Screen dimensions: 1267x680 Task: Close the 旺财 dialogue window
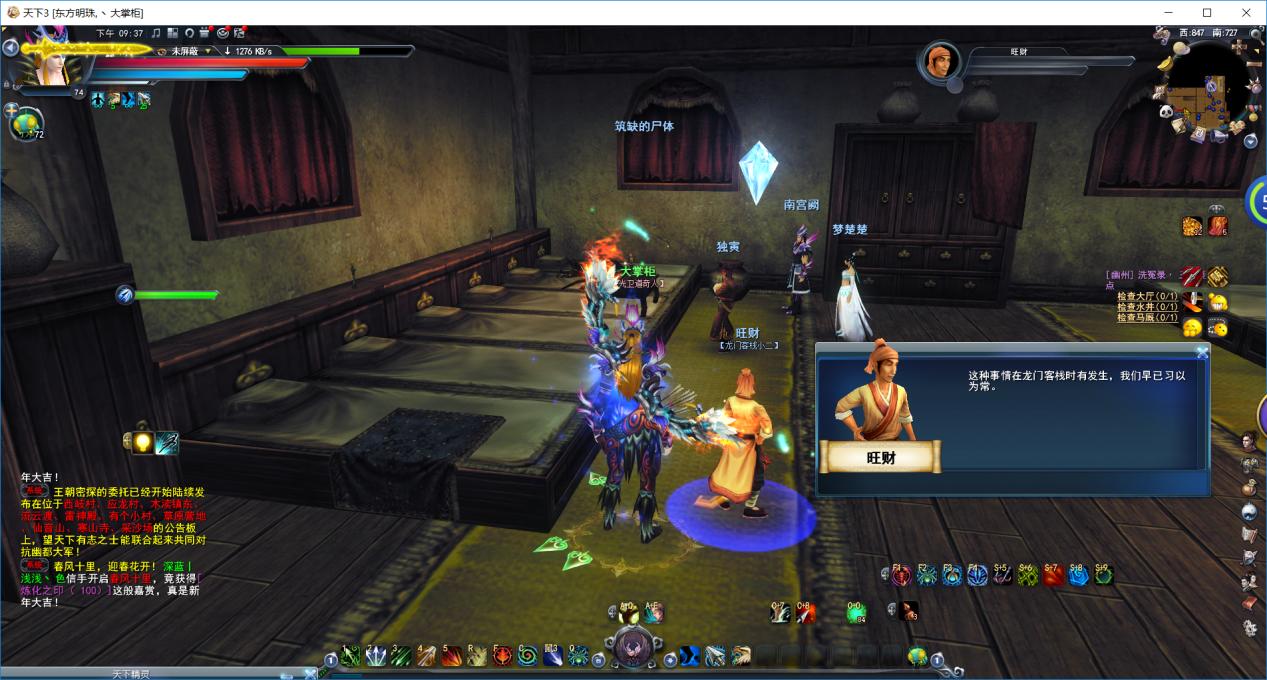pyautogui.click(x=1202, y=352)
